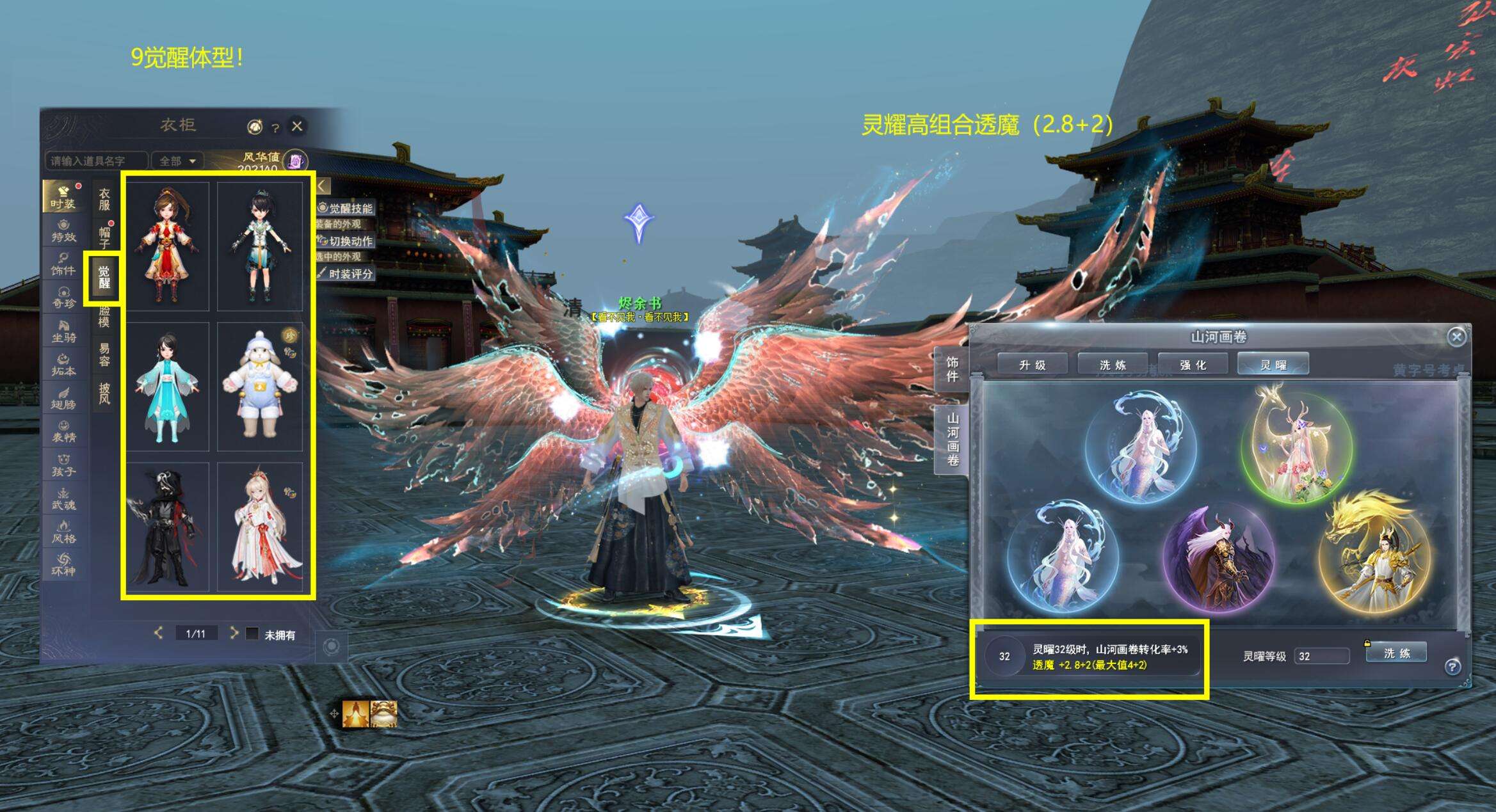Click 切换动作 to switch pose
The width and height of the screenshot is (1496, 812).
click(346, 241)
